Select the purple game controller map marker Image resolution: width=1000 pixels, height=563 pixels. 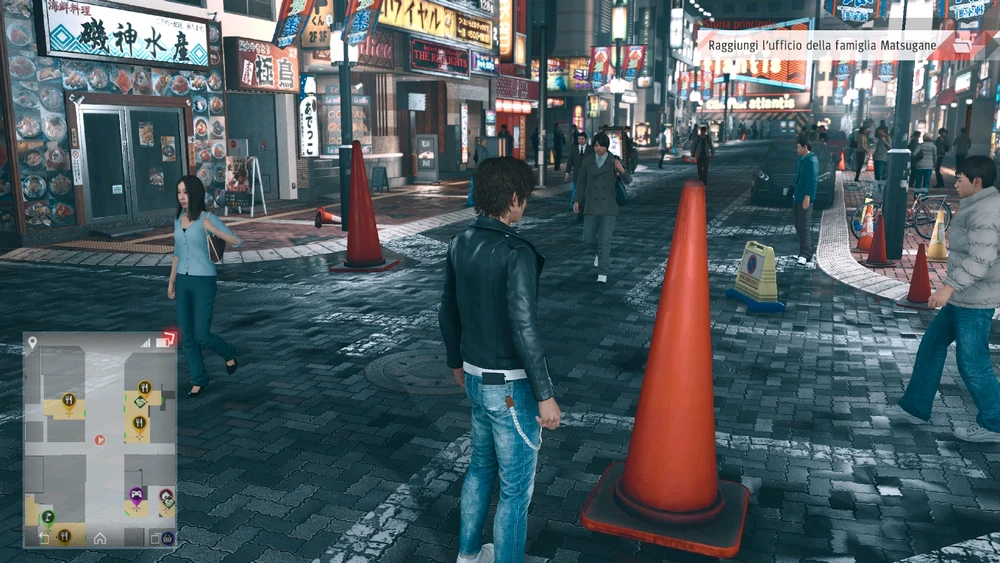tap(137, 494)
